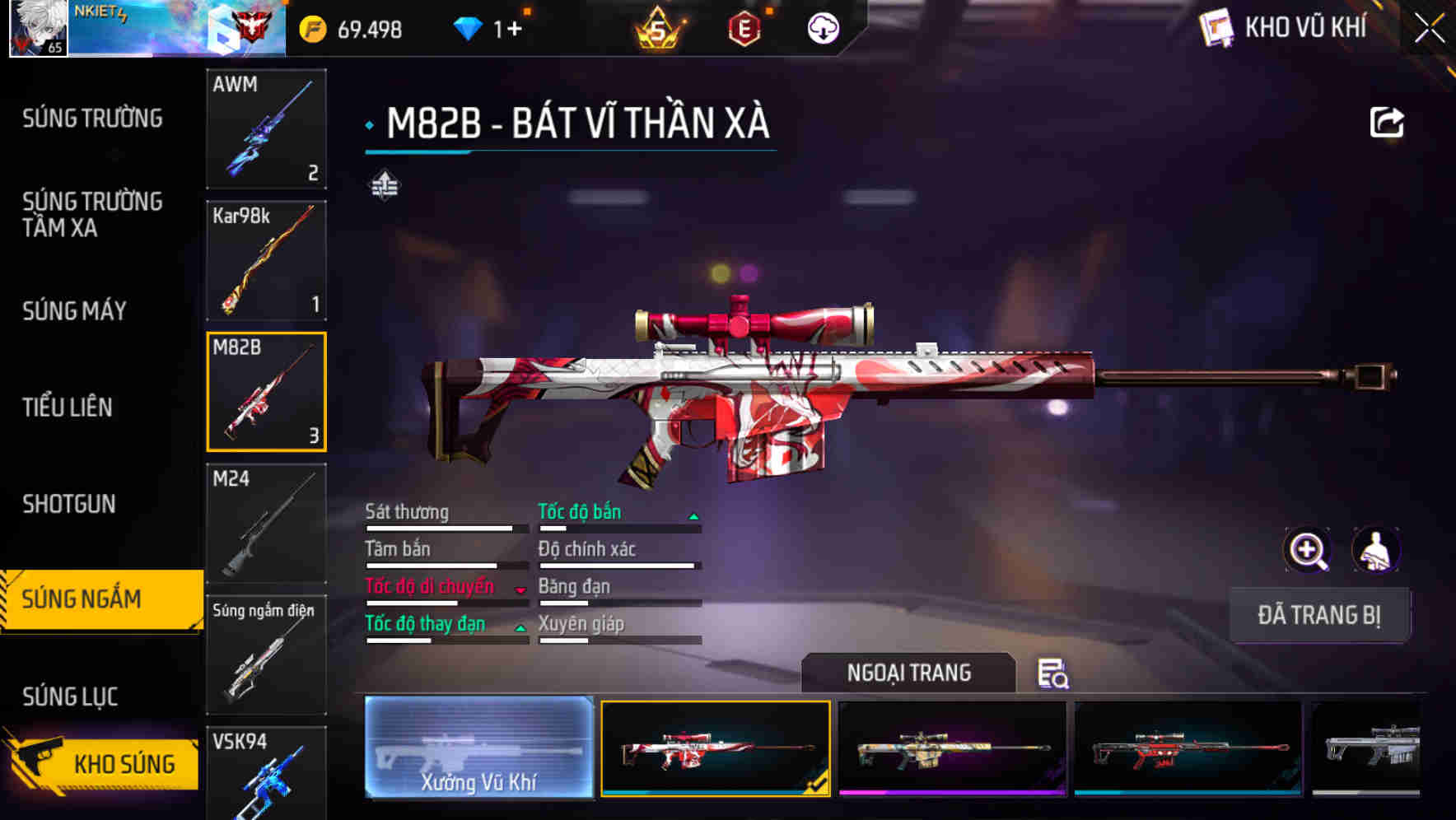Click the share icon beside the weapon name
The image size is (1456, 820).
pyautogui.click(x=1388, y=122)
